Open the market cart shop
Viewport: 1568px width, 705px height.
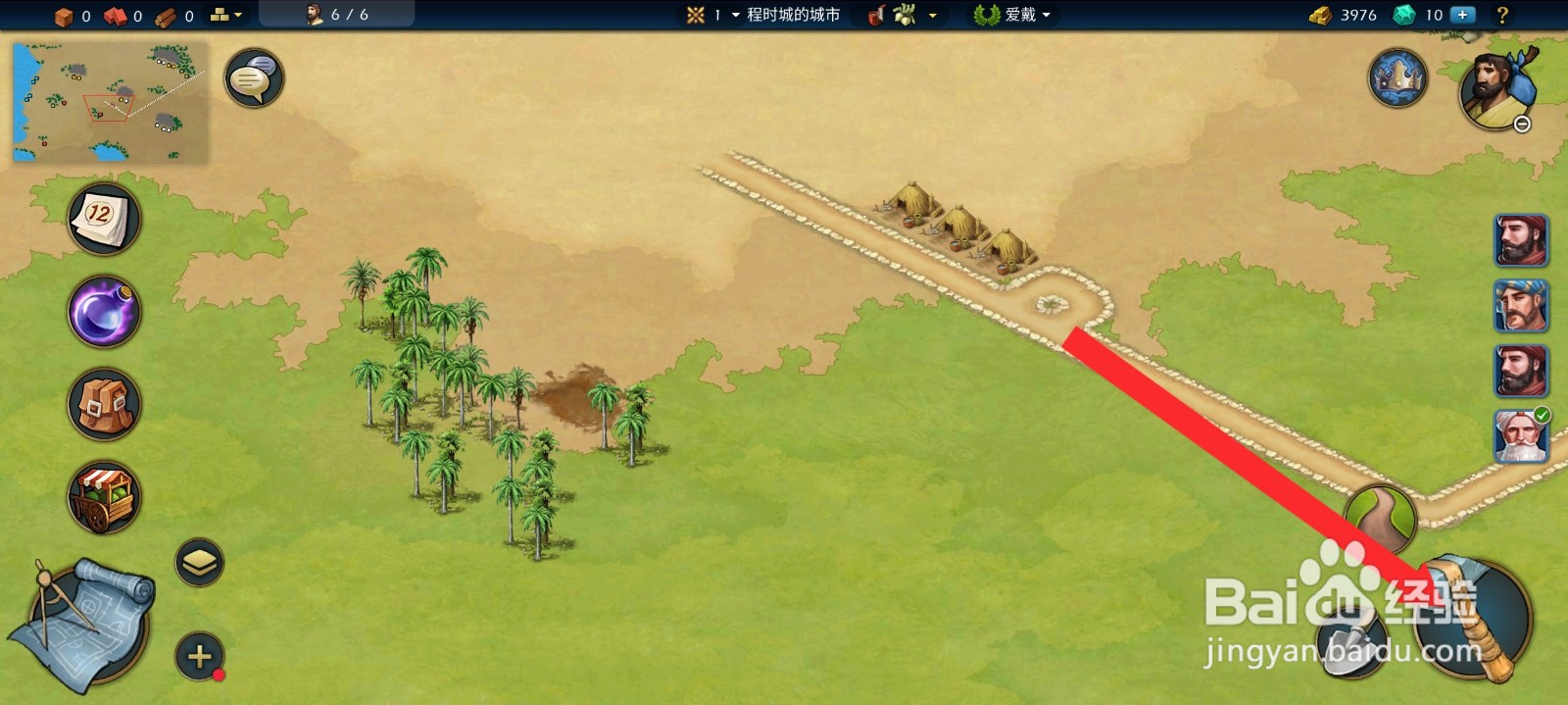104,497
